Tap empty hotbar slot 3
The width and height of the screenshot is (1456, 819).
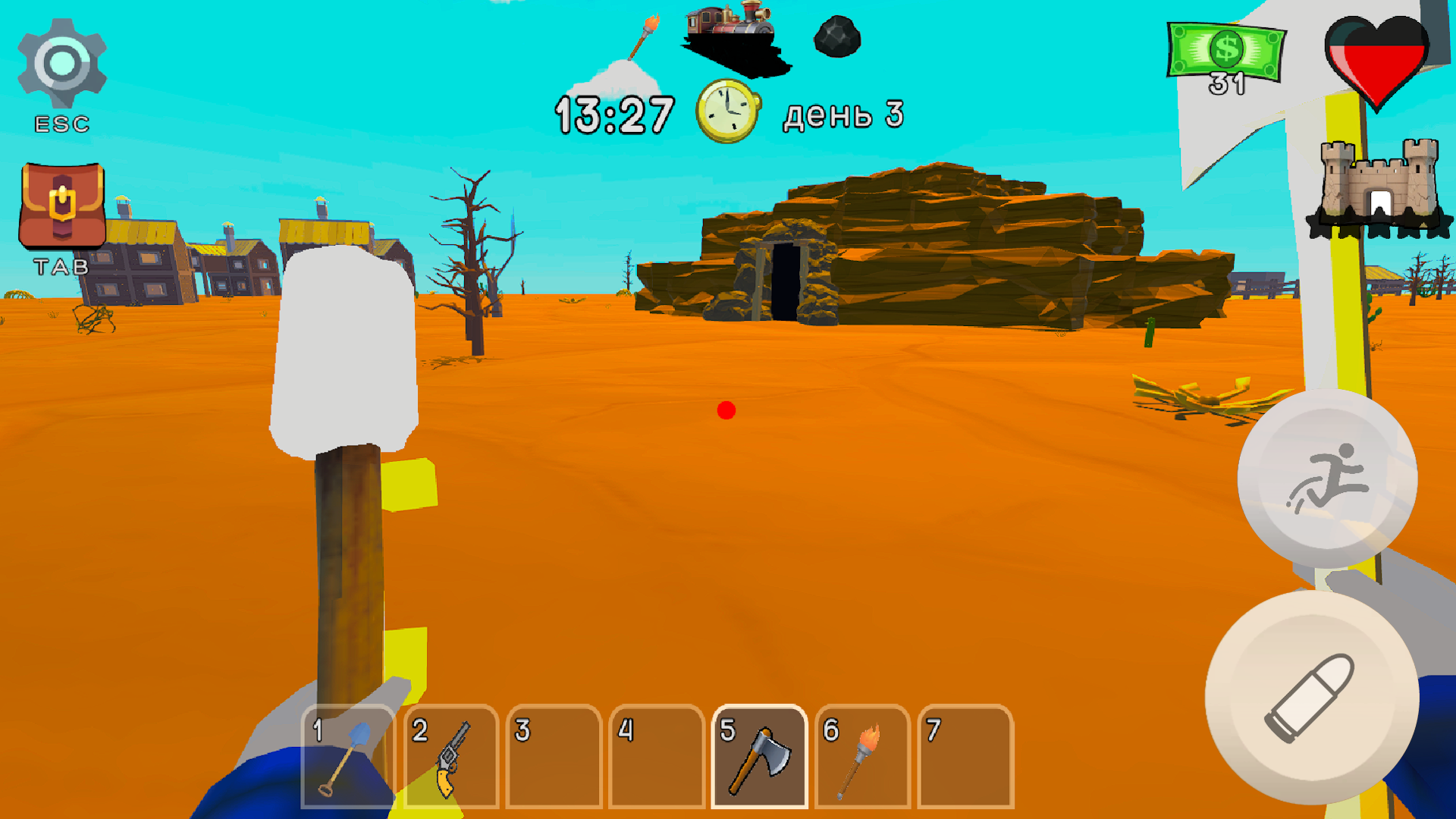(554, 758)
